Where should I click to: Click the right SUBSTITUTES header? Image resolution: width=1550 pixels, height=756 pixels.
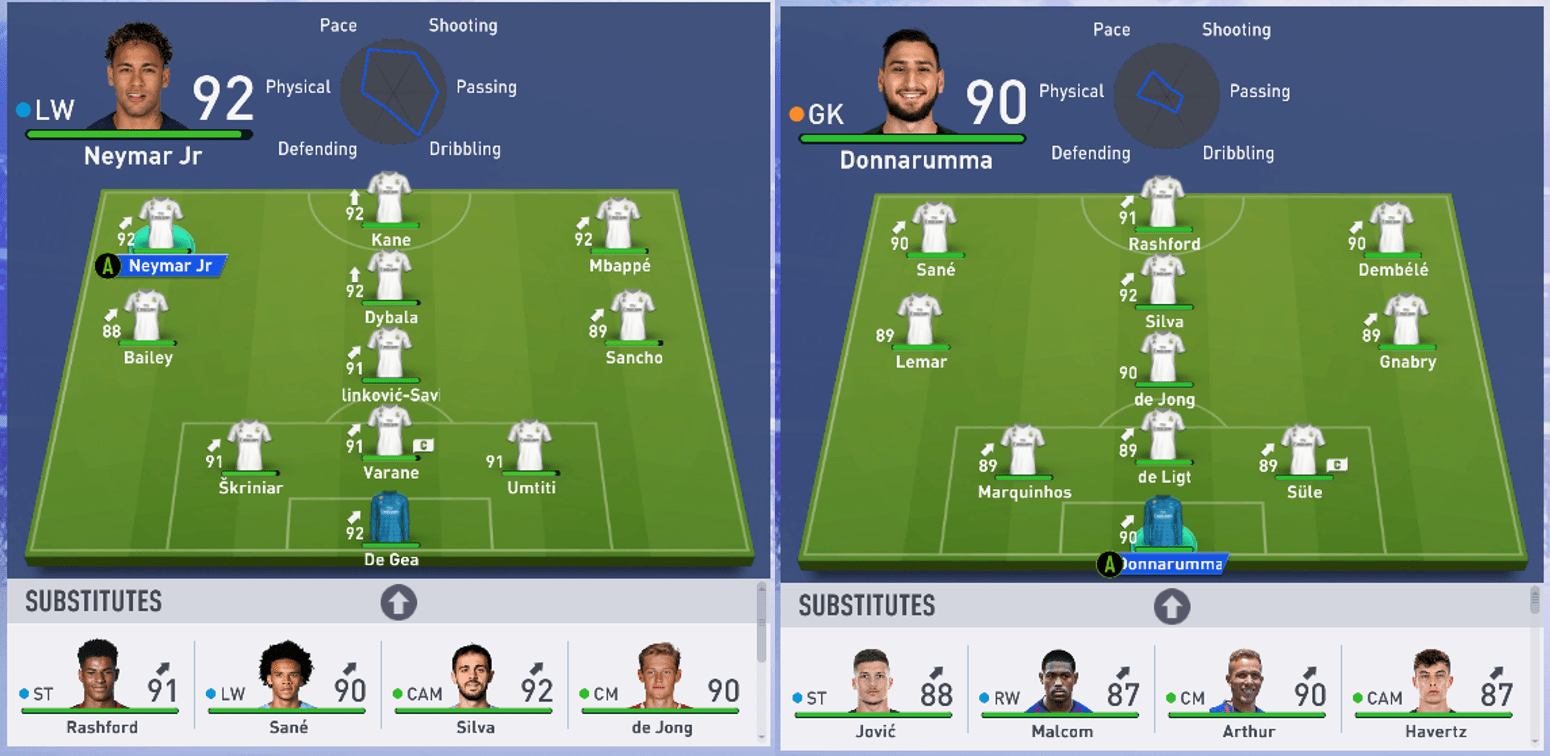click(x=866, y=605)
